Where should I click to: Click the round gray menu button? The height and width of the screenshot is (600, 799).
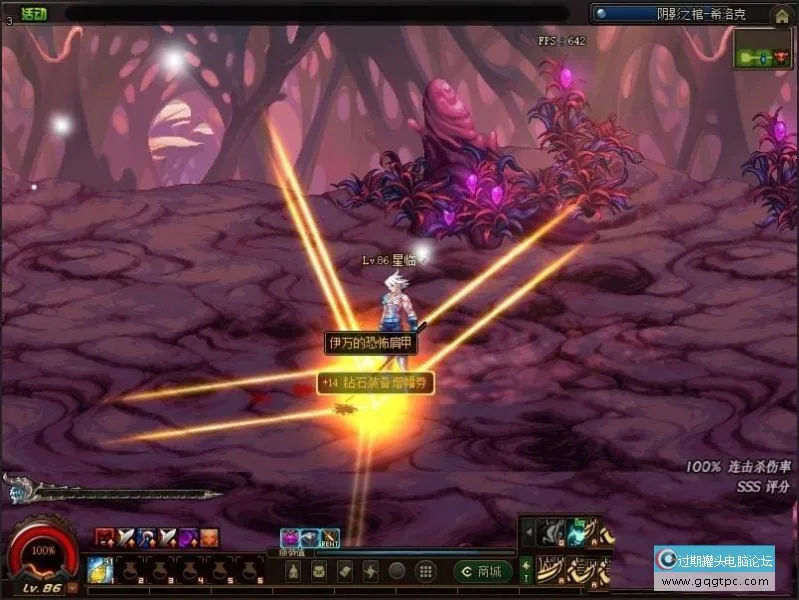[x=397, y=571]
